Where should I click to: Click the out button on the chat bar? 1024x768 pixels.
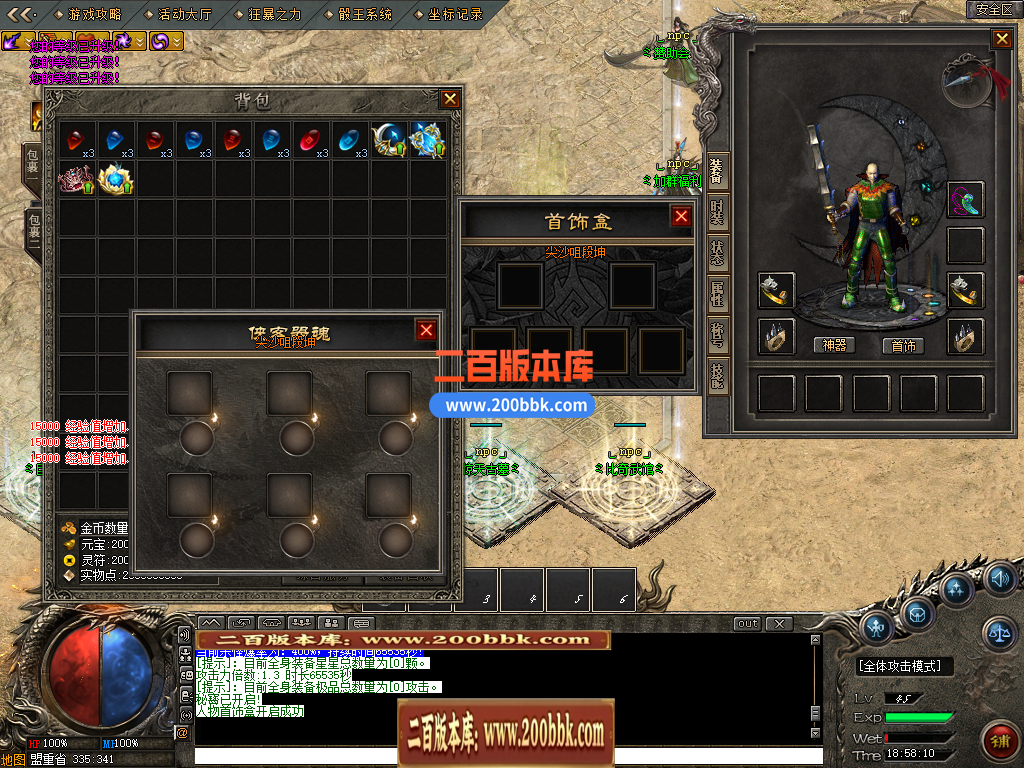(747, 624)
